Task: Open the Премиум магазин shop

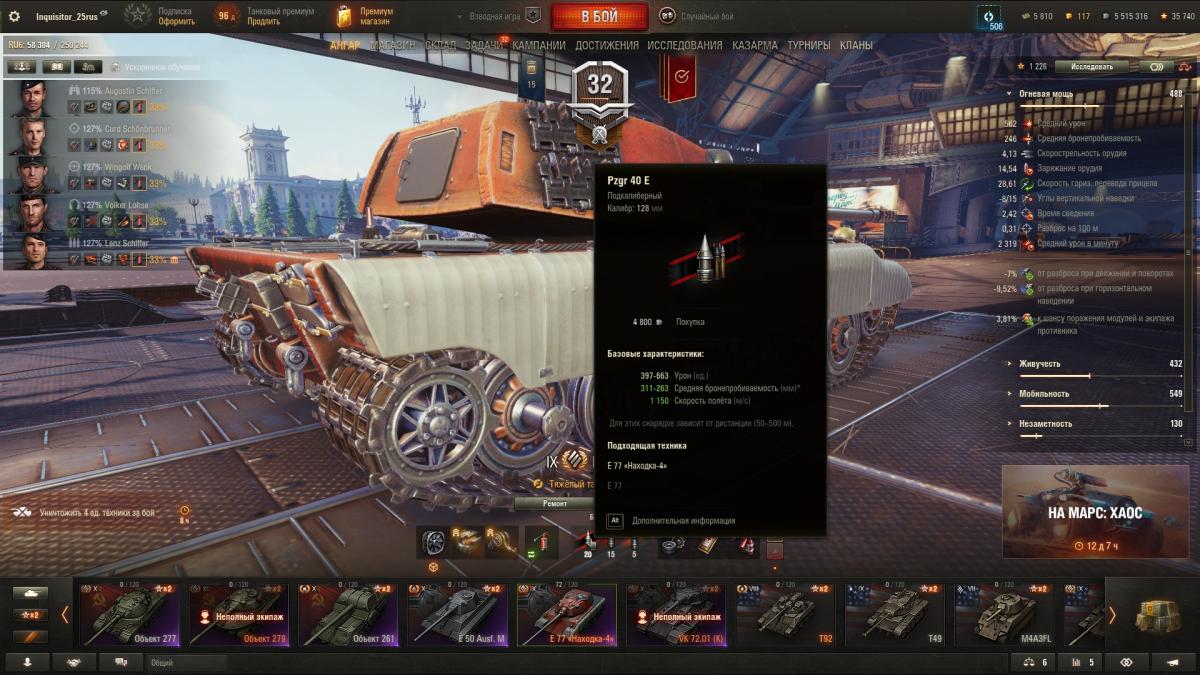Action: (365, 17)
